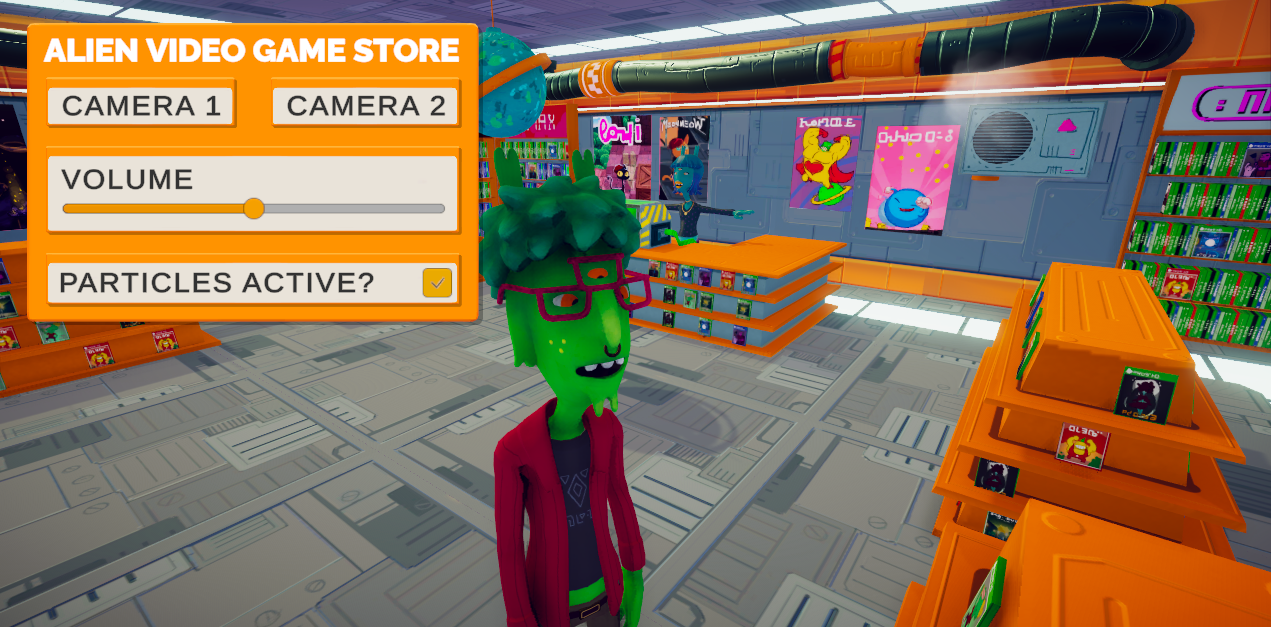Click the Volume slider handle
Viewport: 1271px width, 627px height.
(254, 208)
